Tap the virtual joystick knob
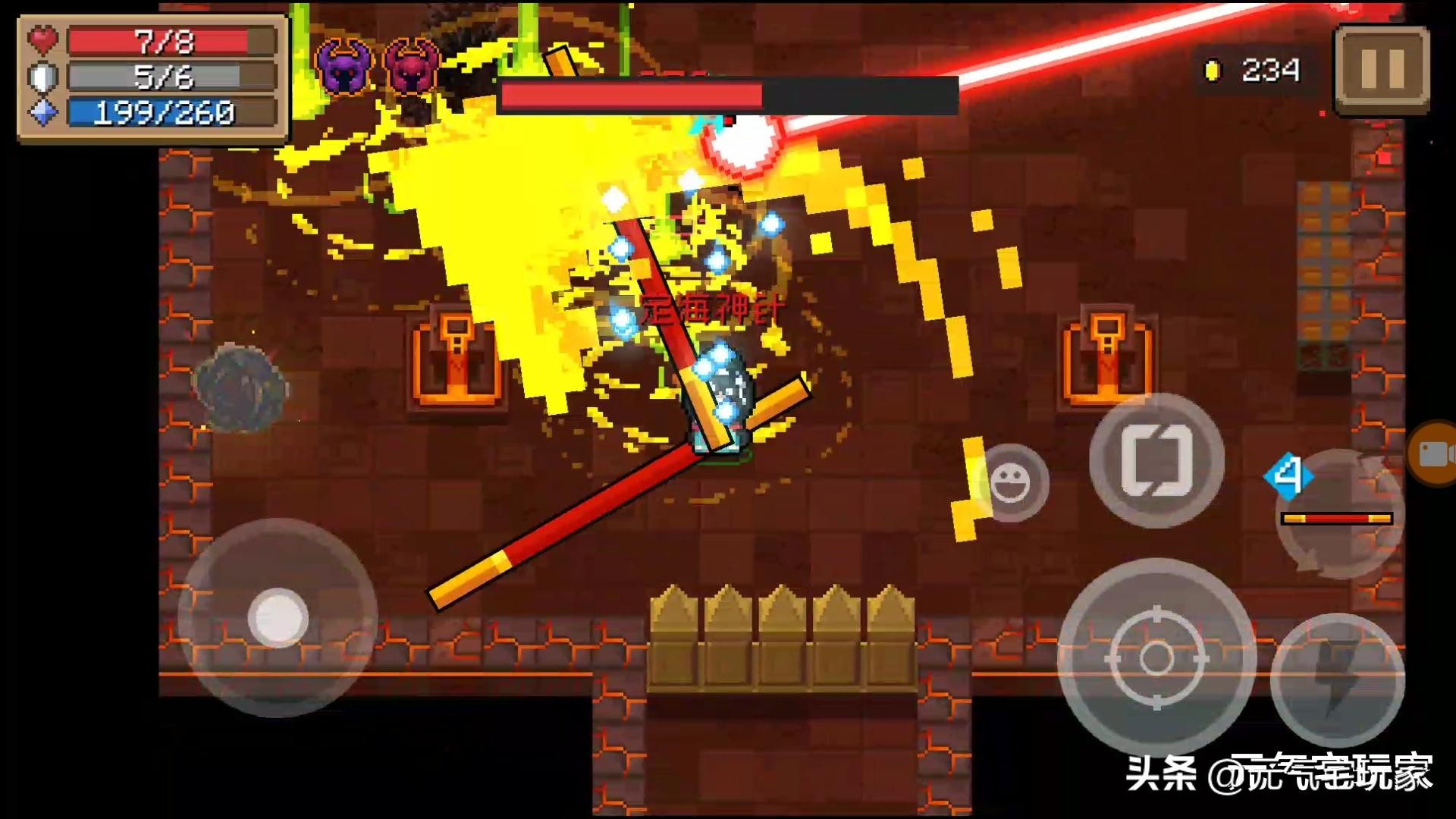1456x819 pixels. pyautogui.click(x=278, y=617)
